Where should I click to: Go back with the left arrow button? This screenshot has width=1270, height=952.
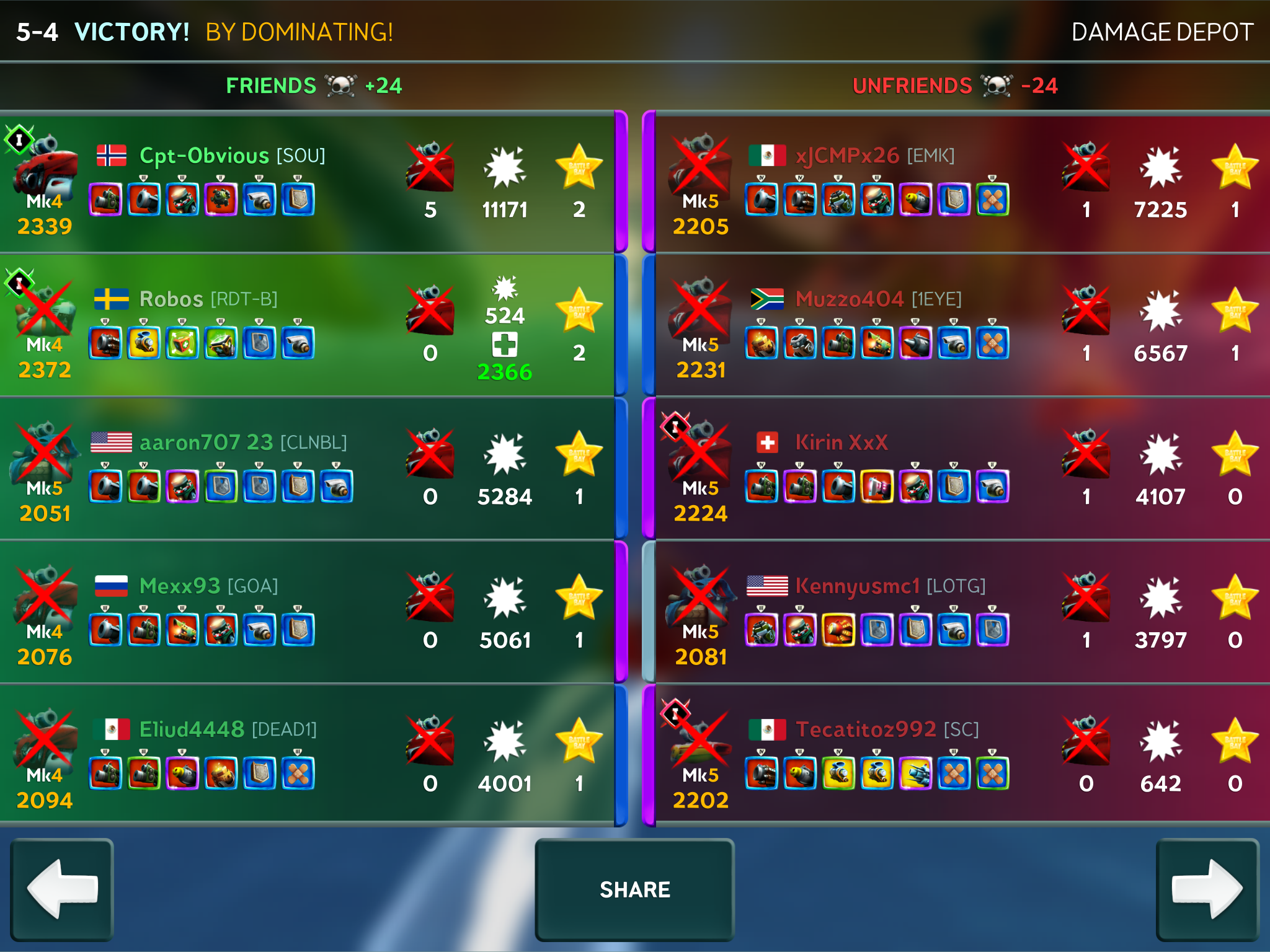[62, 889]
